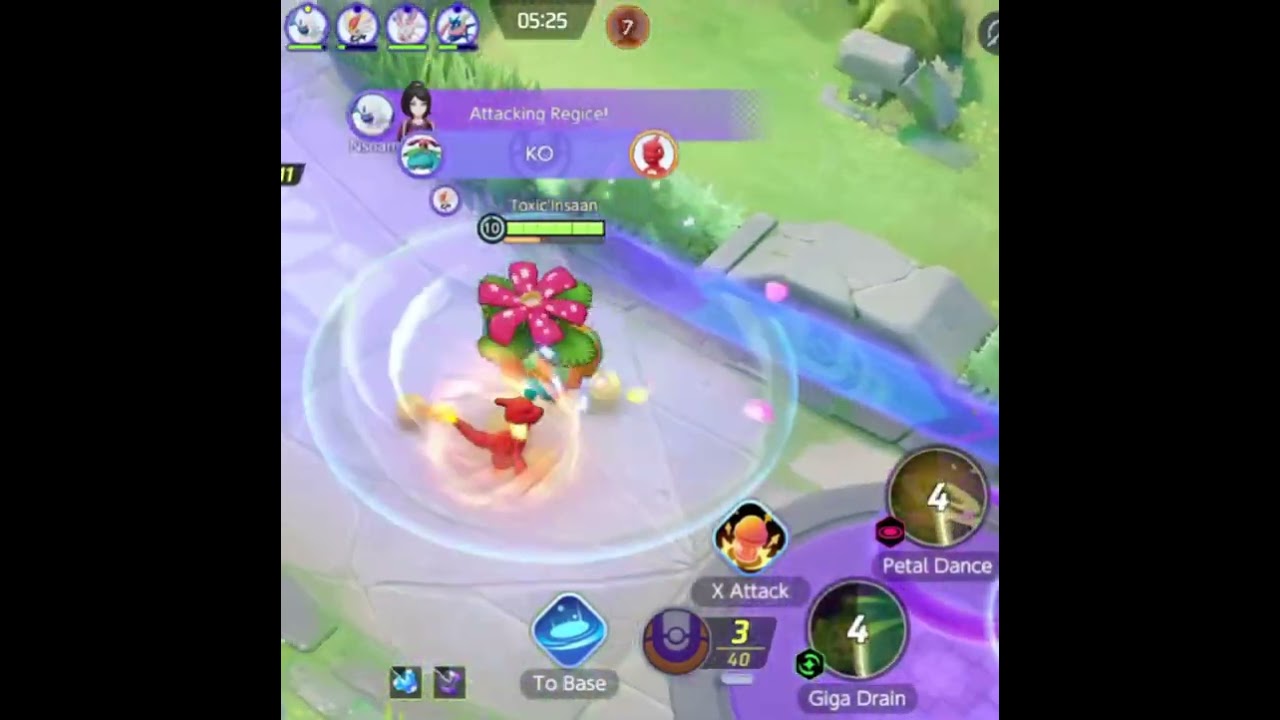
Task: Click the purple held item icon
Action: click(449, 681)
